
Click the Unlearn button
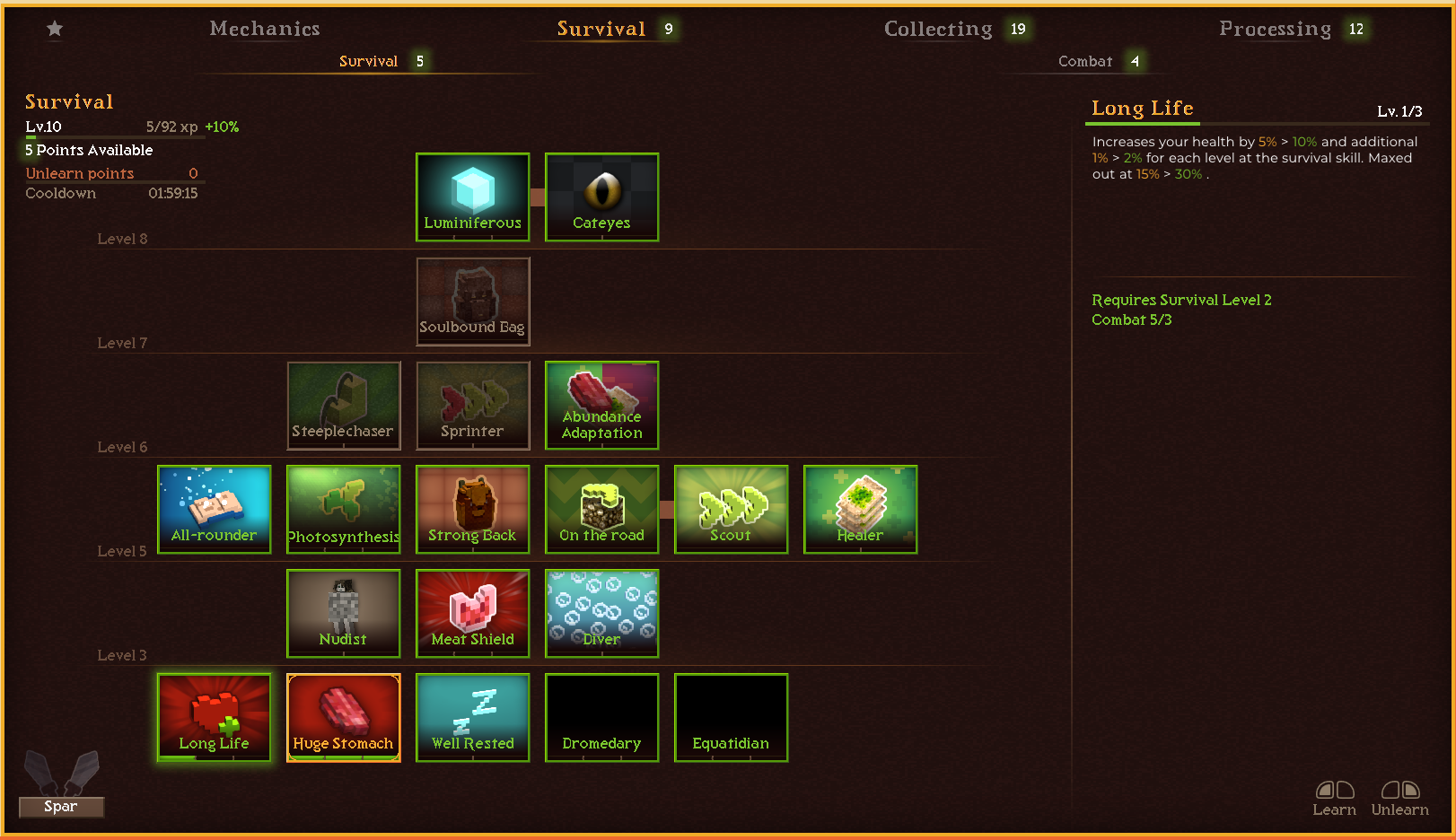[1399, 798]
